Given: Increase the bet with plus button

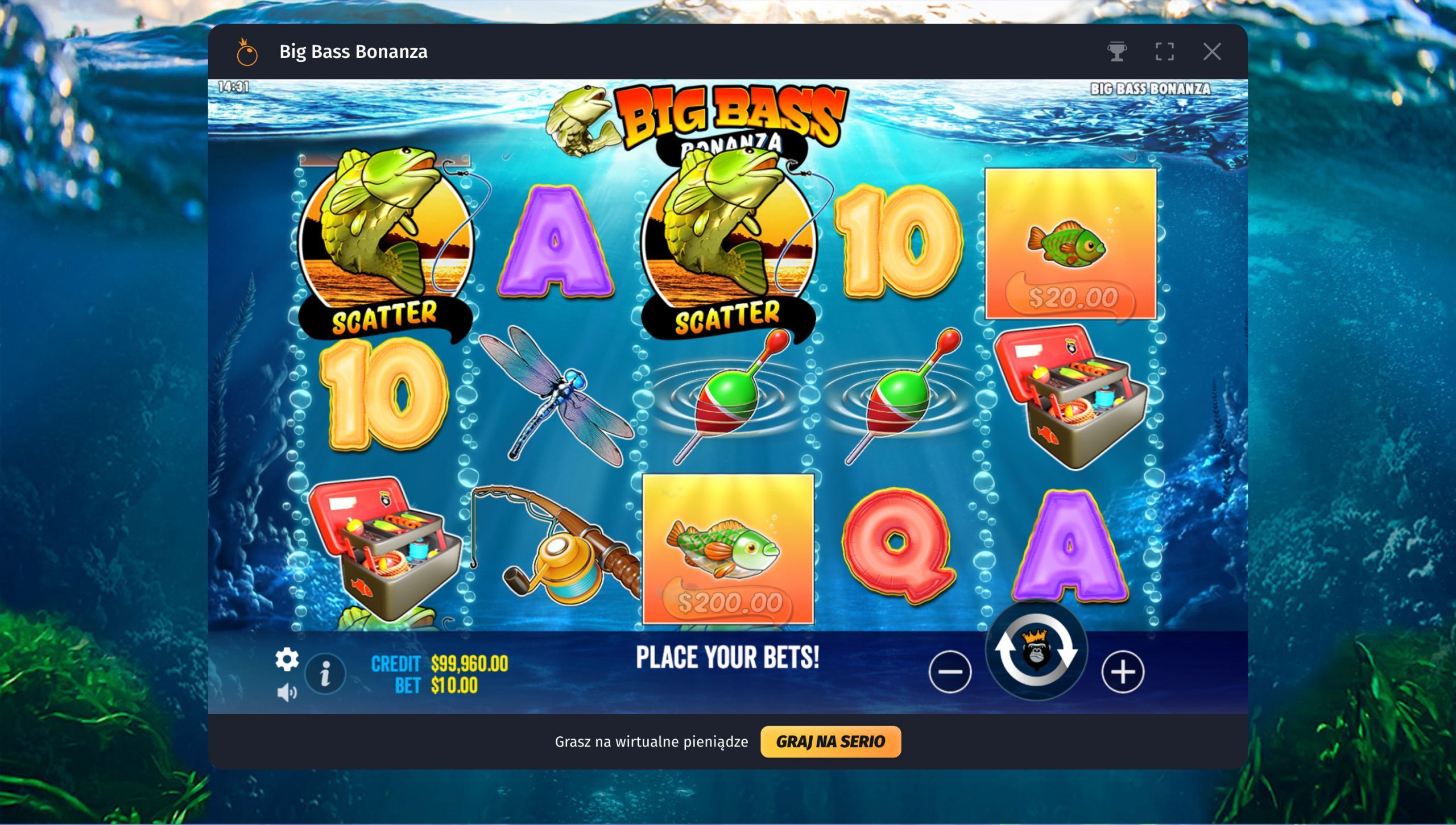Looking at the screenshot, I should [x=1123, y=671].
